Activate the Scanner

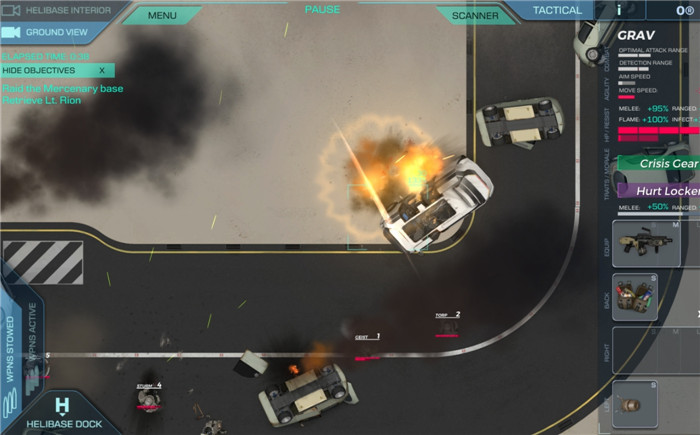pos(475,15)
